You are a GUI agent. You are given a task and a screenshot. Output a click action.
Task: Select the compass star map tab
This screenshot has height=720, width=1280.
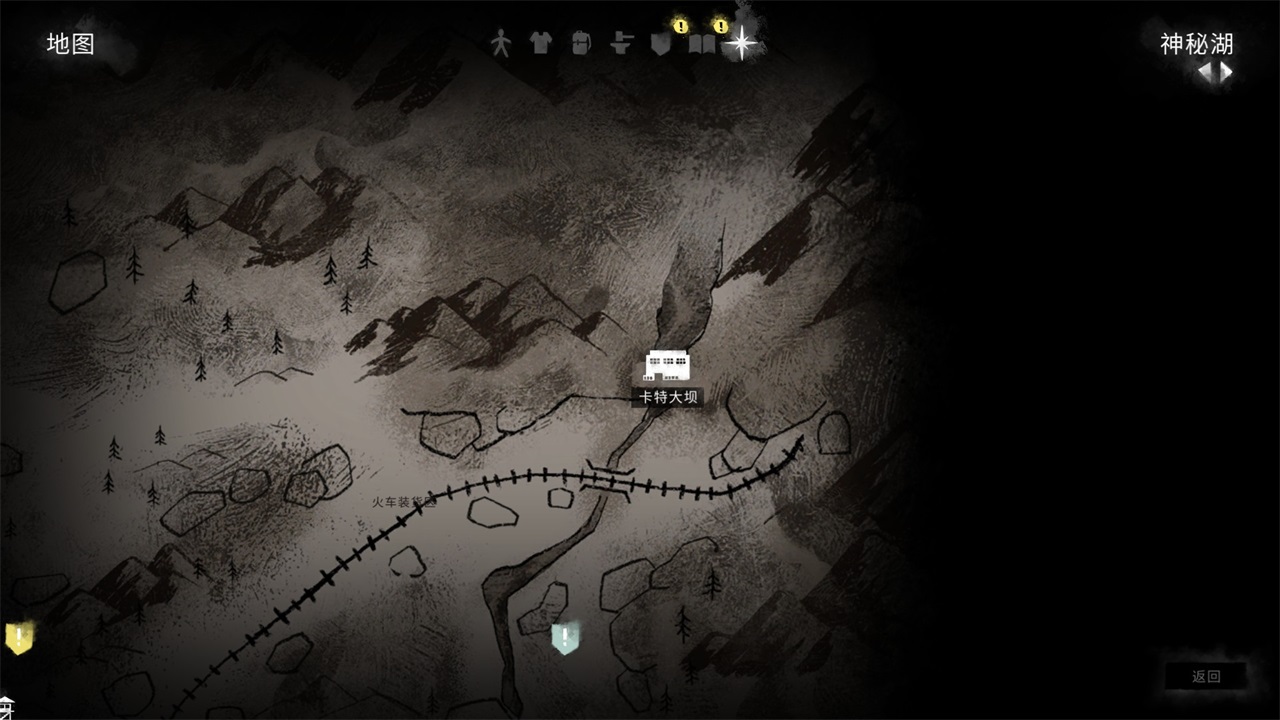coord(742,43)
